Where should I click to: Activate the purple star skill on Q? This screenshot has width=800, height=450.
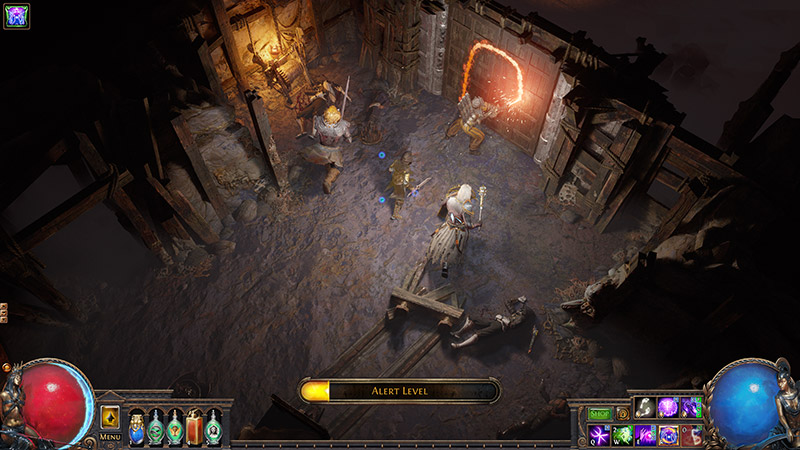tap(599, 434)
